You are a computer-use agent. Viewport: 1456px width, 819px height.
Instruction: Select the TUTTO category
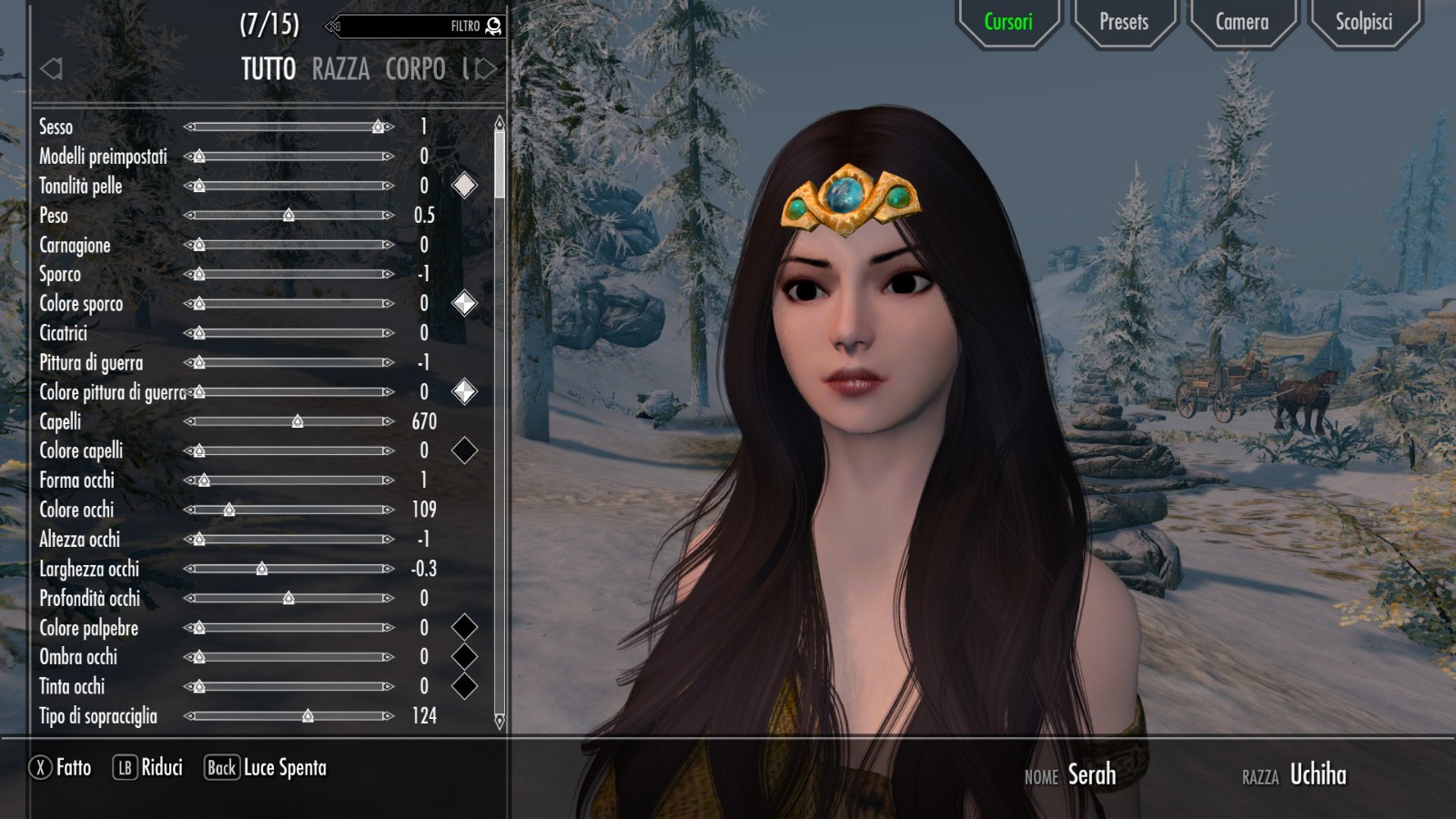[268, 69]
